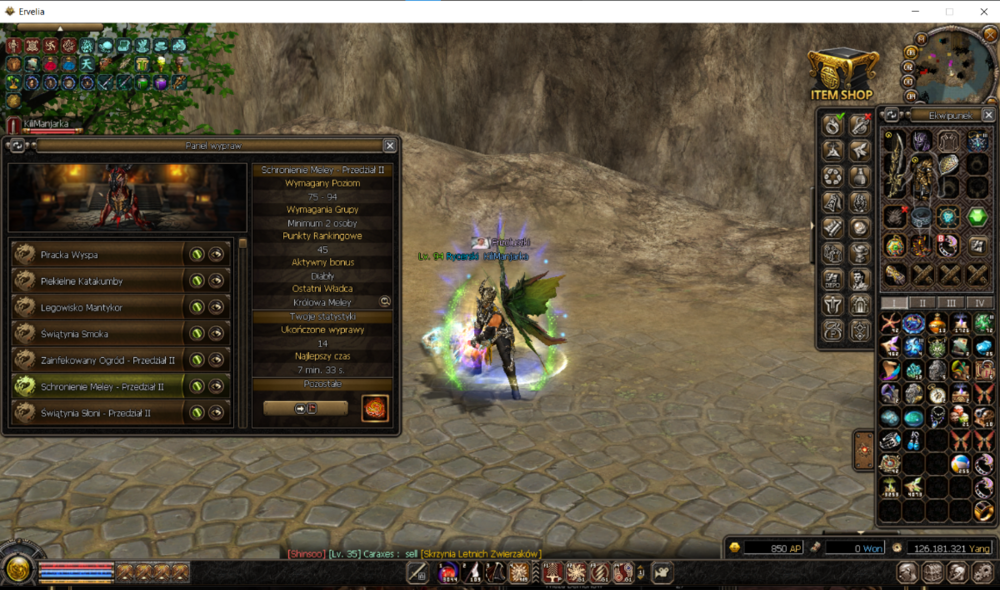Click the red flower reward icon

(375, 408)
